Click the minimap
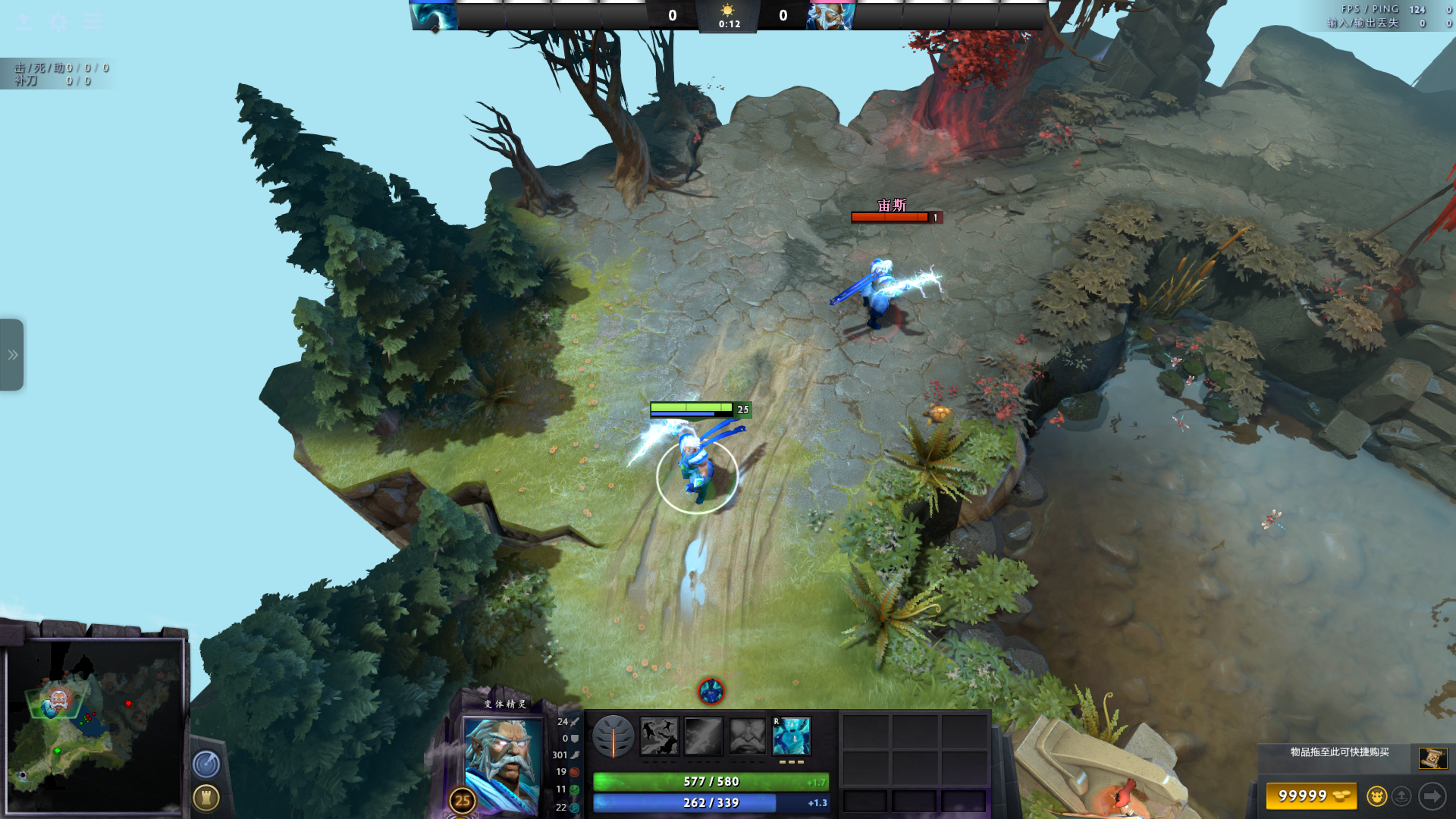1456x819 pixels. pos(94,726)
